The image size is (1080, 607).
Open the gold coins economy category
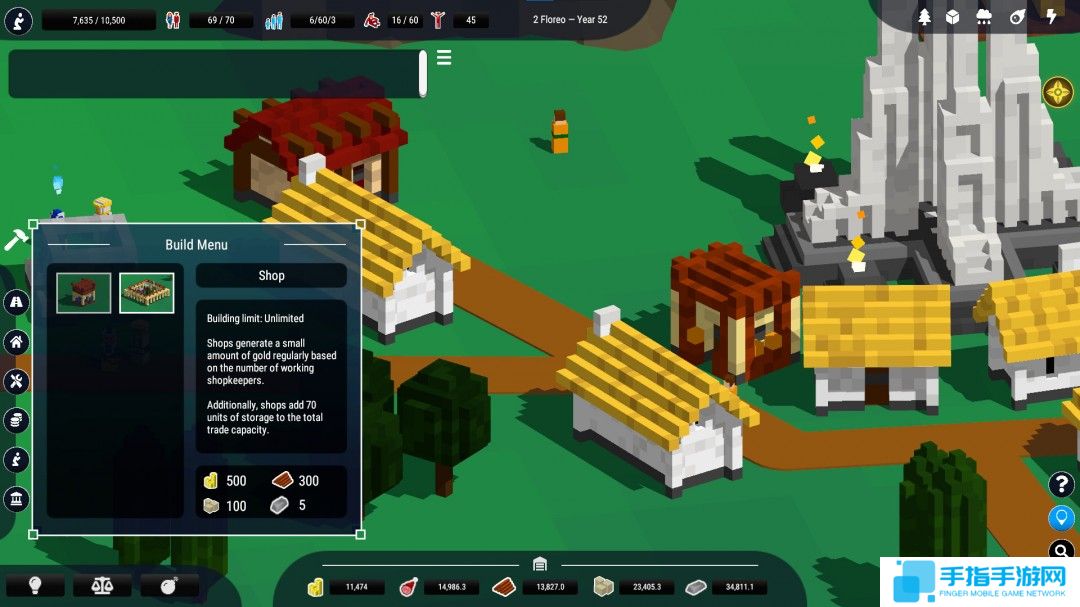point(17,421)
